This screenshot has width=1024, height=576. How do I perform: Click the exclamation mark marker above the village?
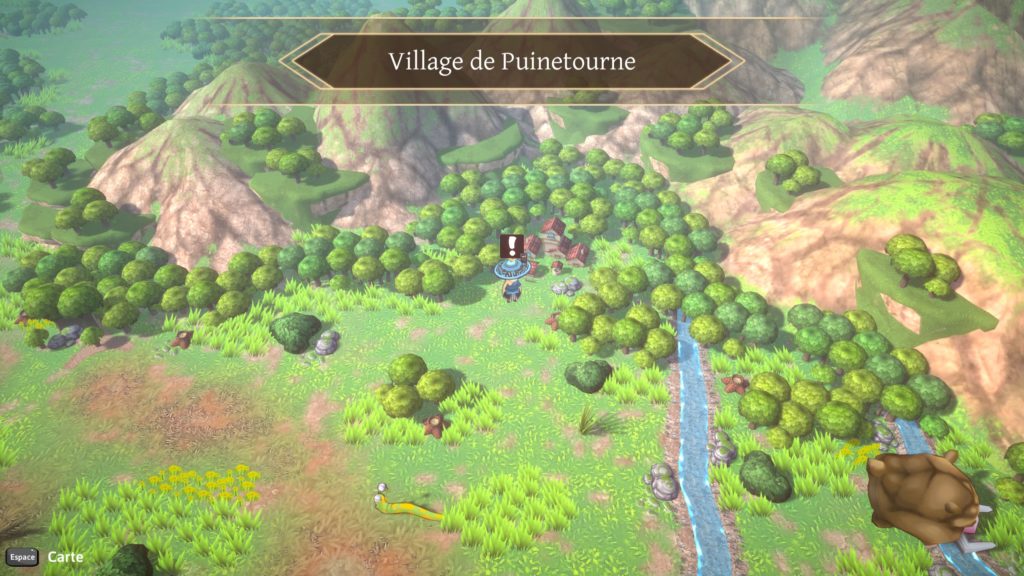[x=513, y=245]
